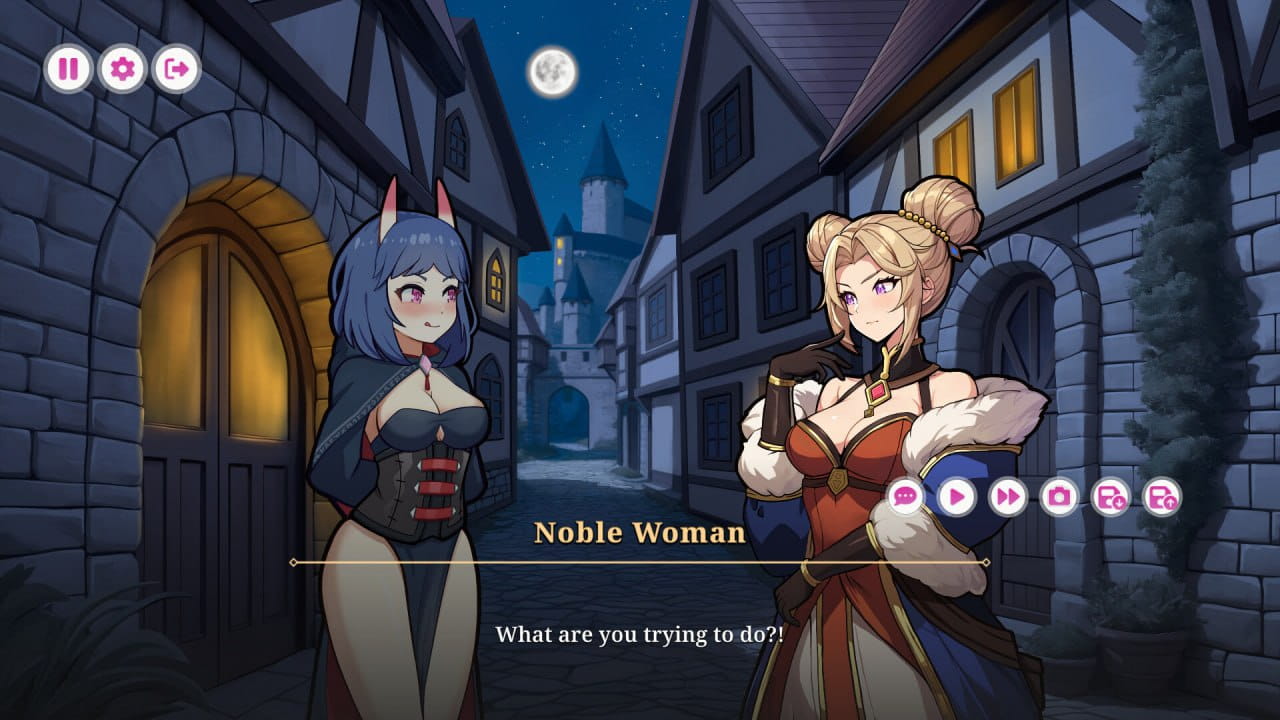Exit to the main menu
The height and width of the screenshot is (720, 1280).
pyautogui.click(x=176, y=69)
